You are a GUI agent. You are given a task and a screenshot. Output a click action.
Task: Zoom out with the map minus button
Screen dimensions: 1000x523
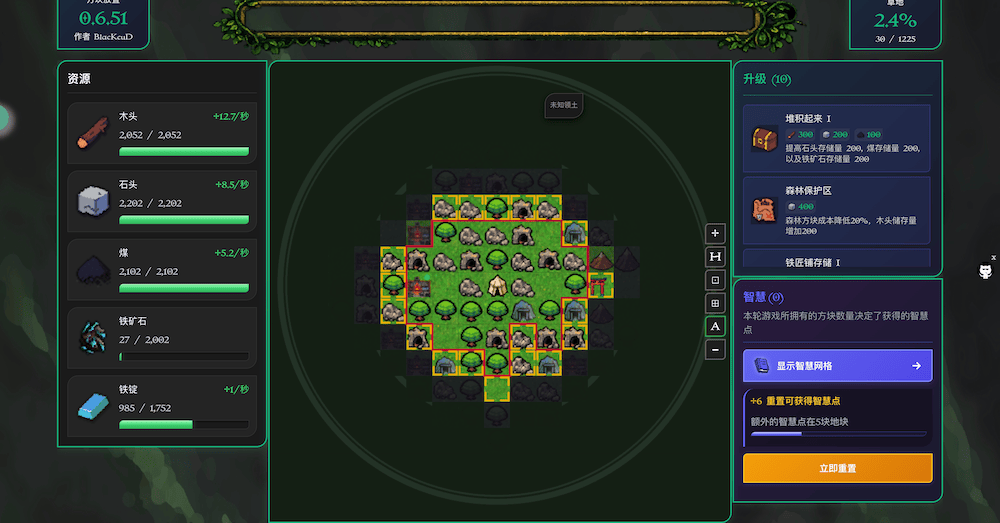point(715,350)
